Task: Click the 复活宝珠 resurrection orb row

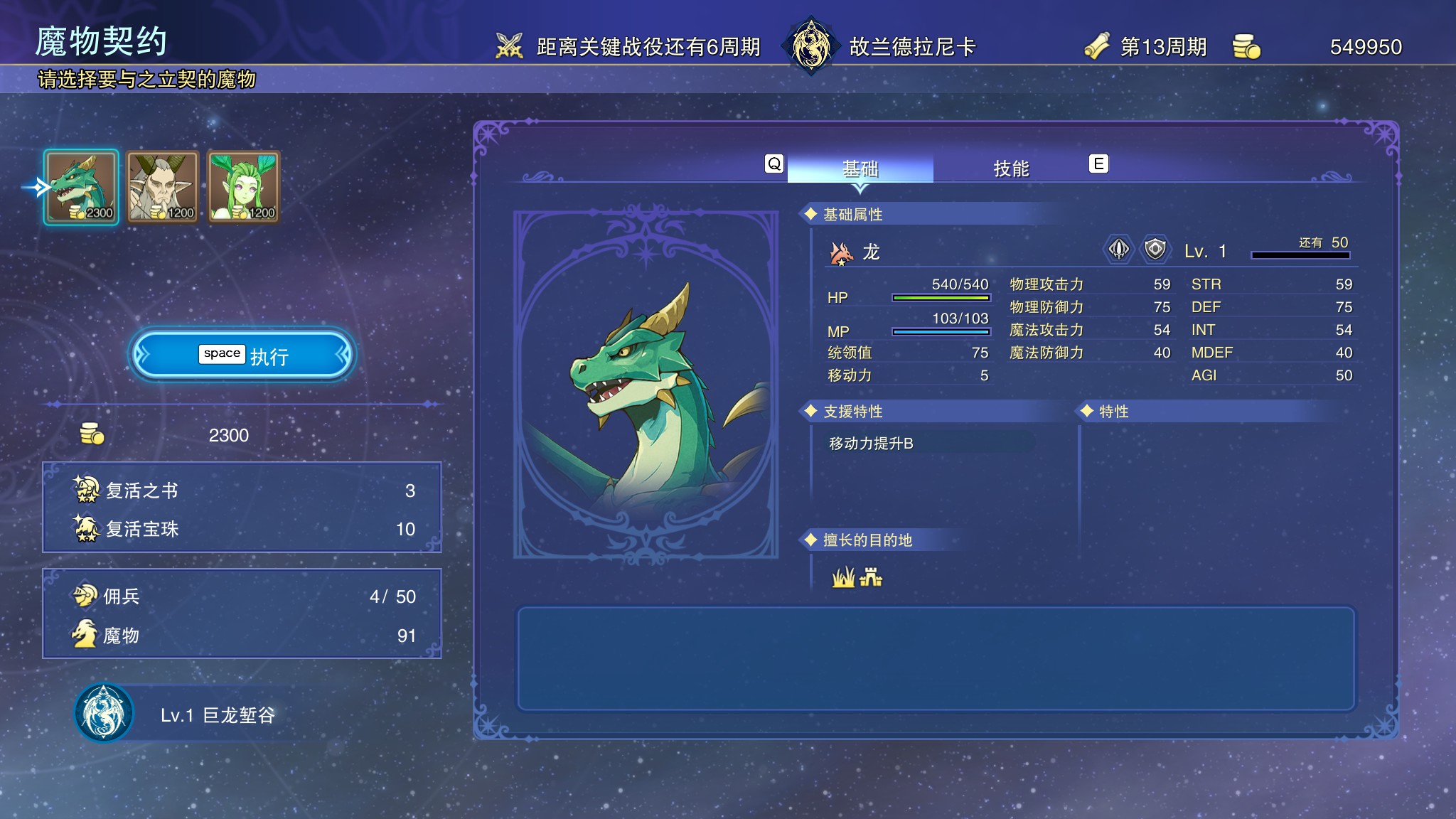Action: coord(242,529)
